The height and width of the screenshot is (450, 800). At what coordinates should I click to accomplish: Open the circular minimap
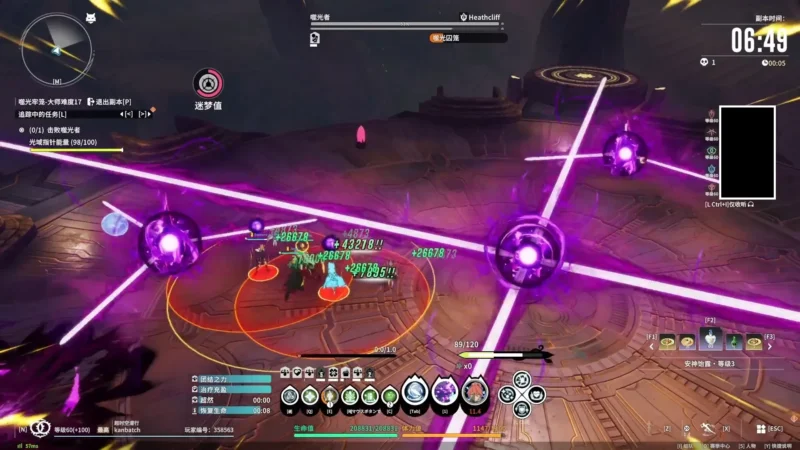coord(56,46)
